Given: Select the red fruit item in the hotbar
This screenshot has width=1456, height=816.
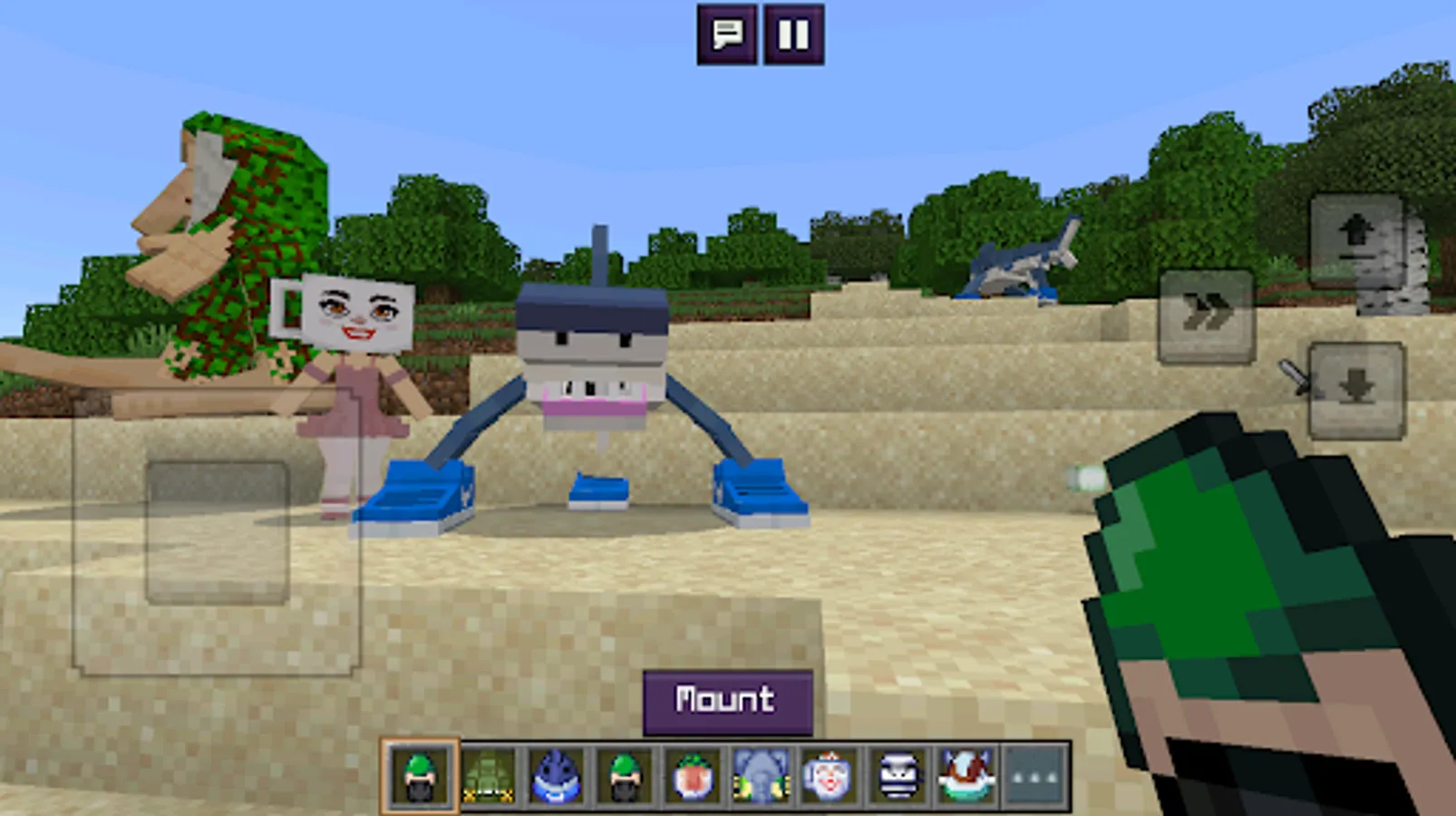Looking at the screenshot, I should tap(694, 778).
